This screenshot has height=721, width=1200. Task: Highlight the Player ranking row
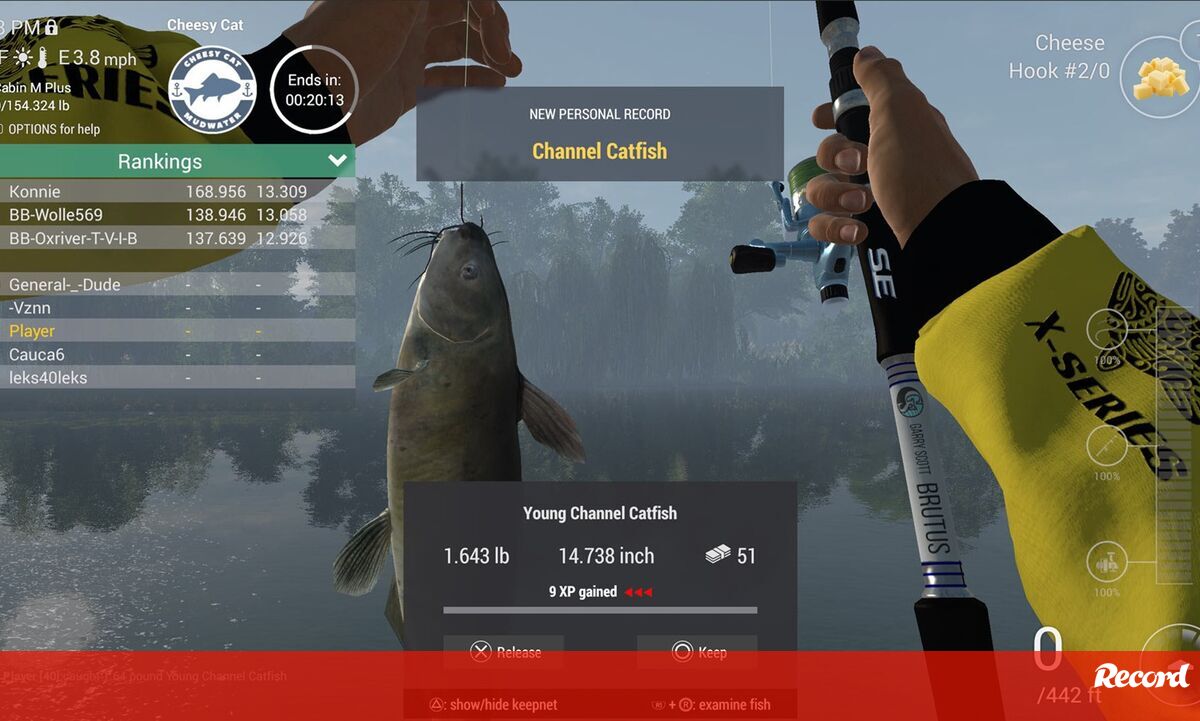[x=32, y=331]
